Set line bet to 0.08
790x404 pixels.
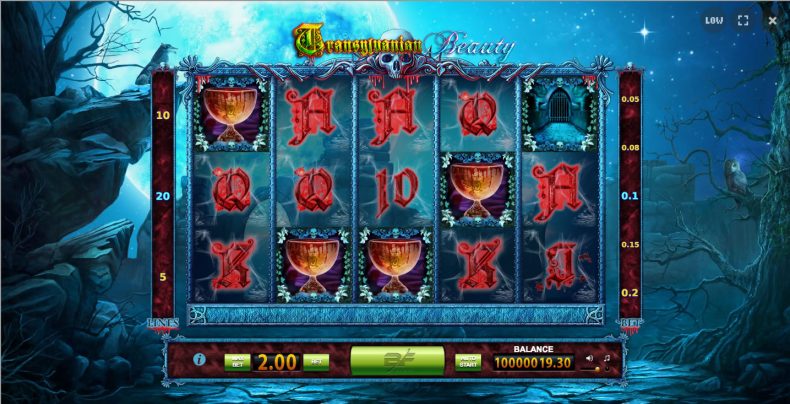(629, 147)
